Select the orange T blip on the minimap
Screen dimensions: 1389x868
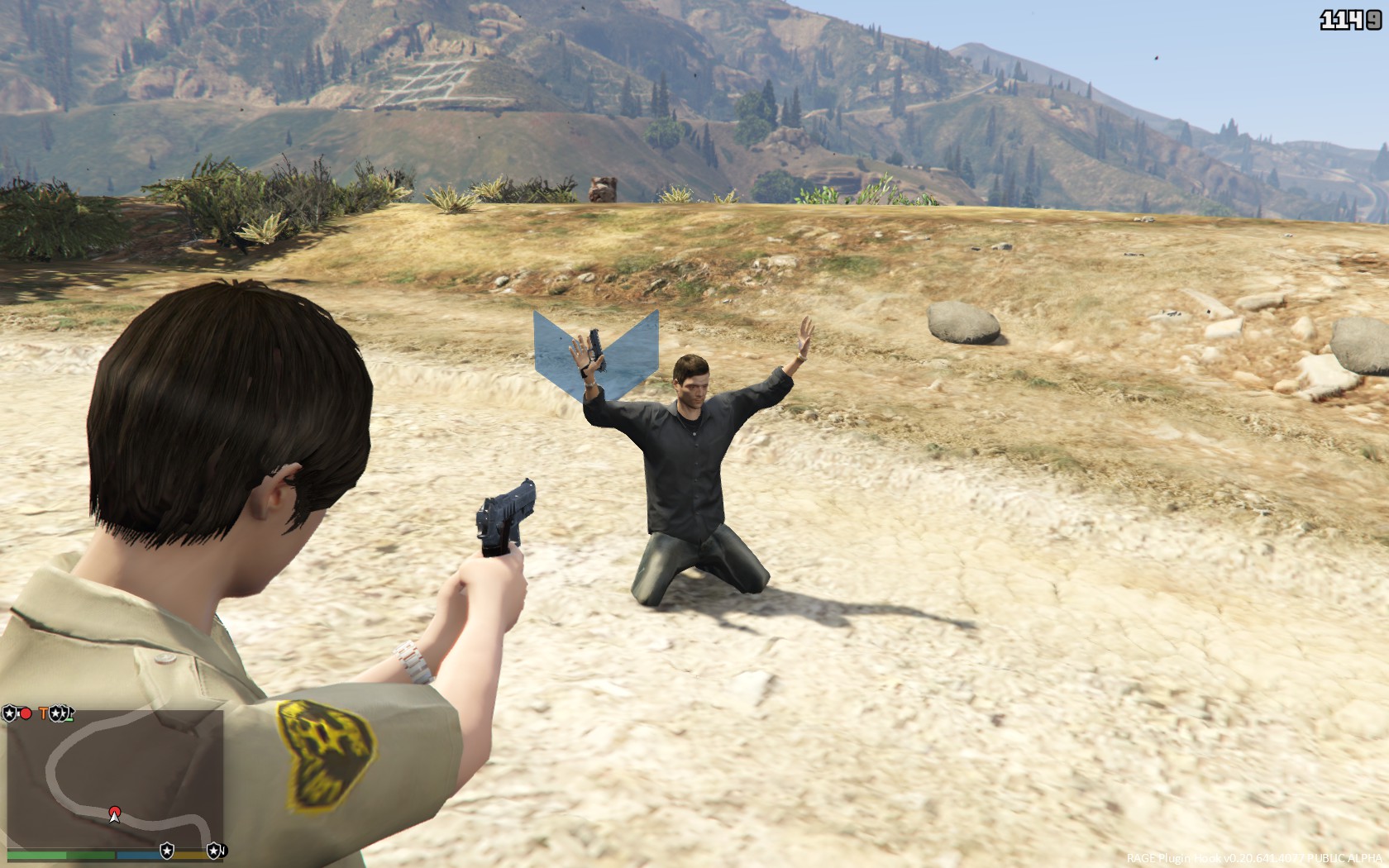coord(44,712)
